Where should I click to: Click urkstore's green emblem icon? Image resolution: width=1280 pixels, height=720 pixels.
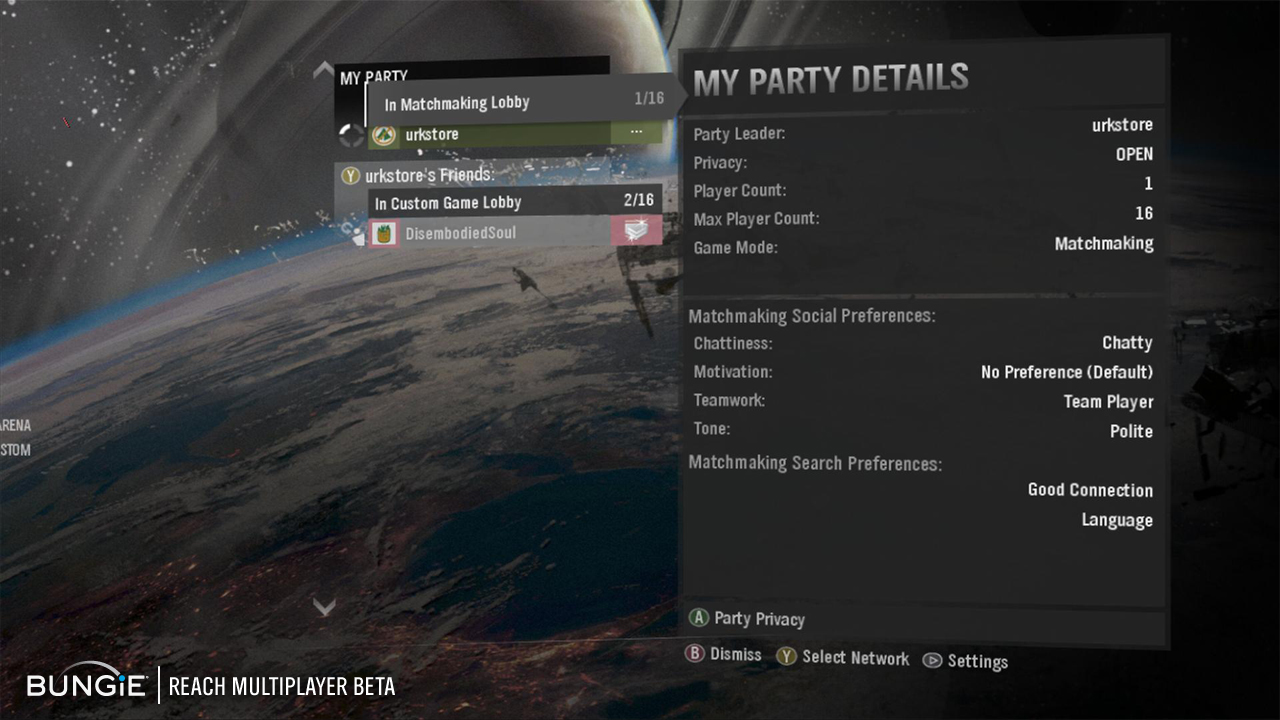coord(384,134)
